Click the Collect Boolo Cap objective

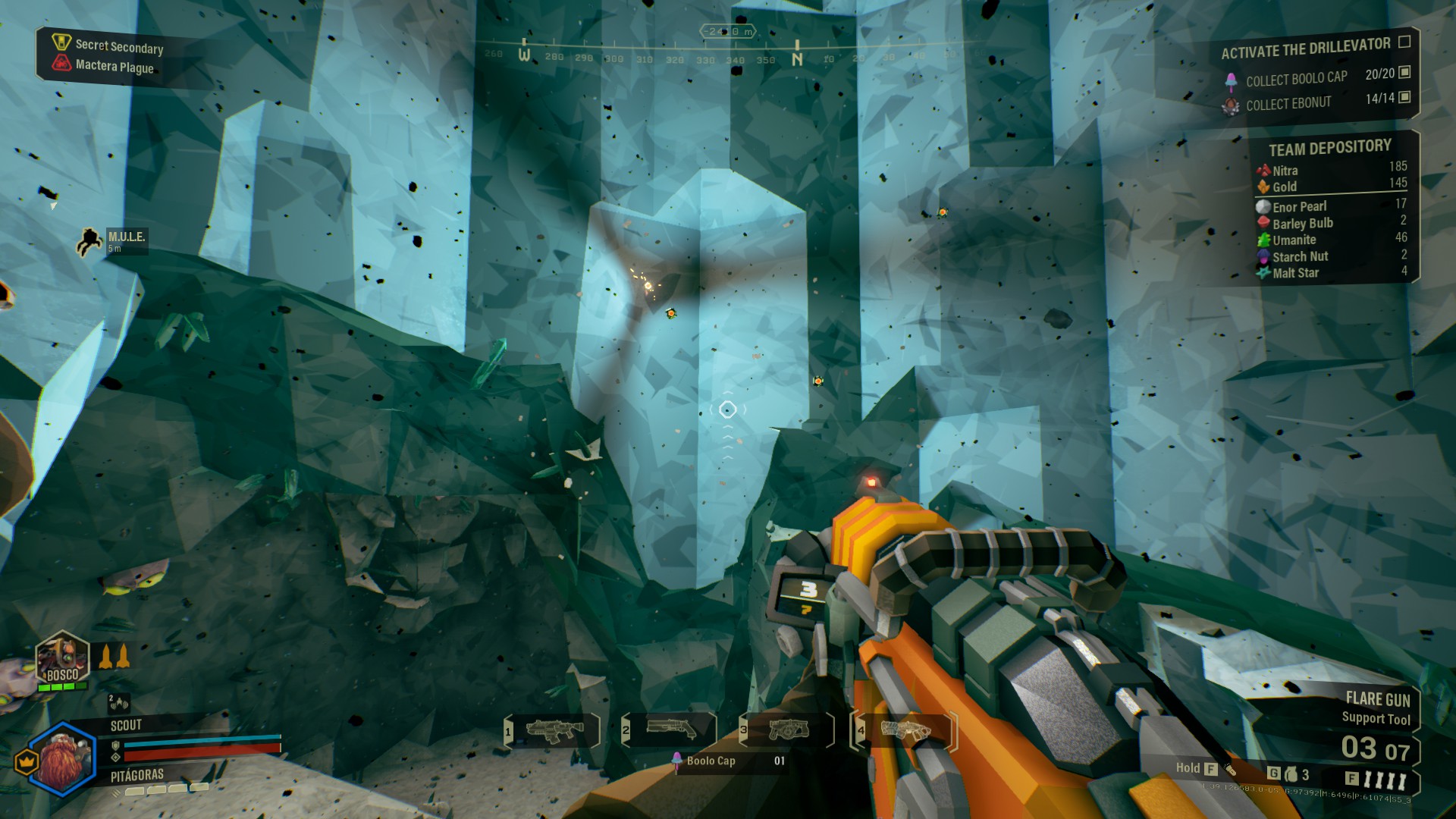(x=1296, y=79)
